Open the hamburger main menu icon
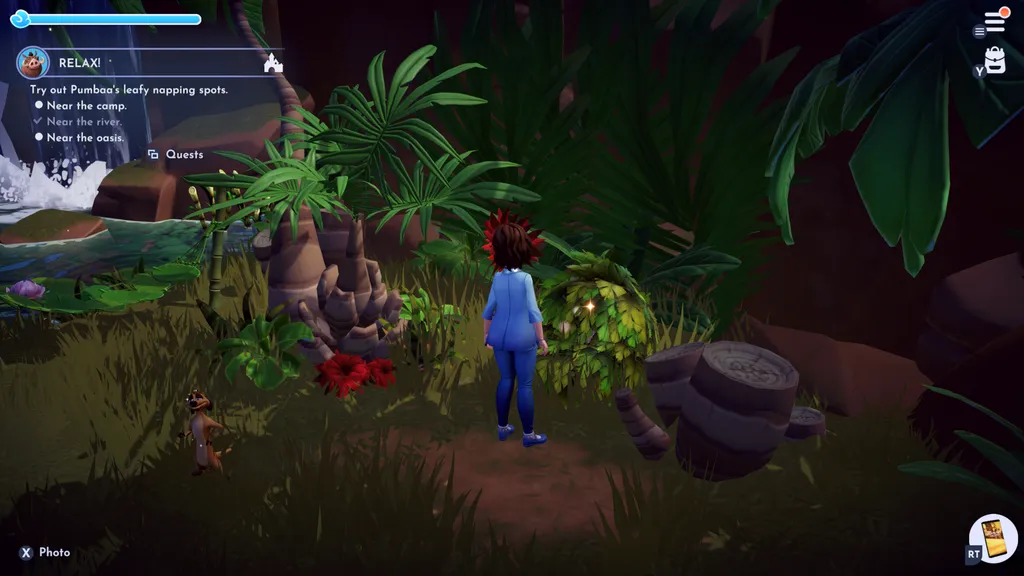The image size is (1024, 576). (995, 21)
